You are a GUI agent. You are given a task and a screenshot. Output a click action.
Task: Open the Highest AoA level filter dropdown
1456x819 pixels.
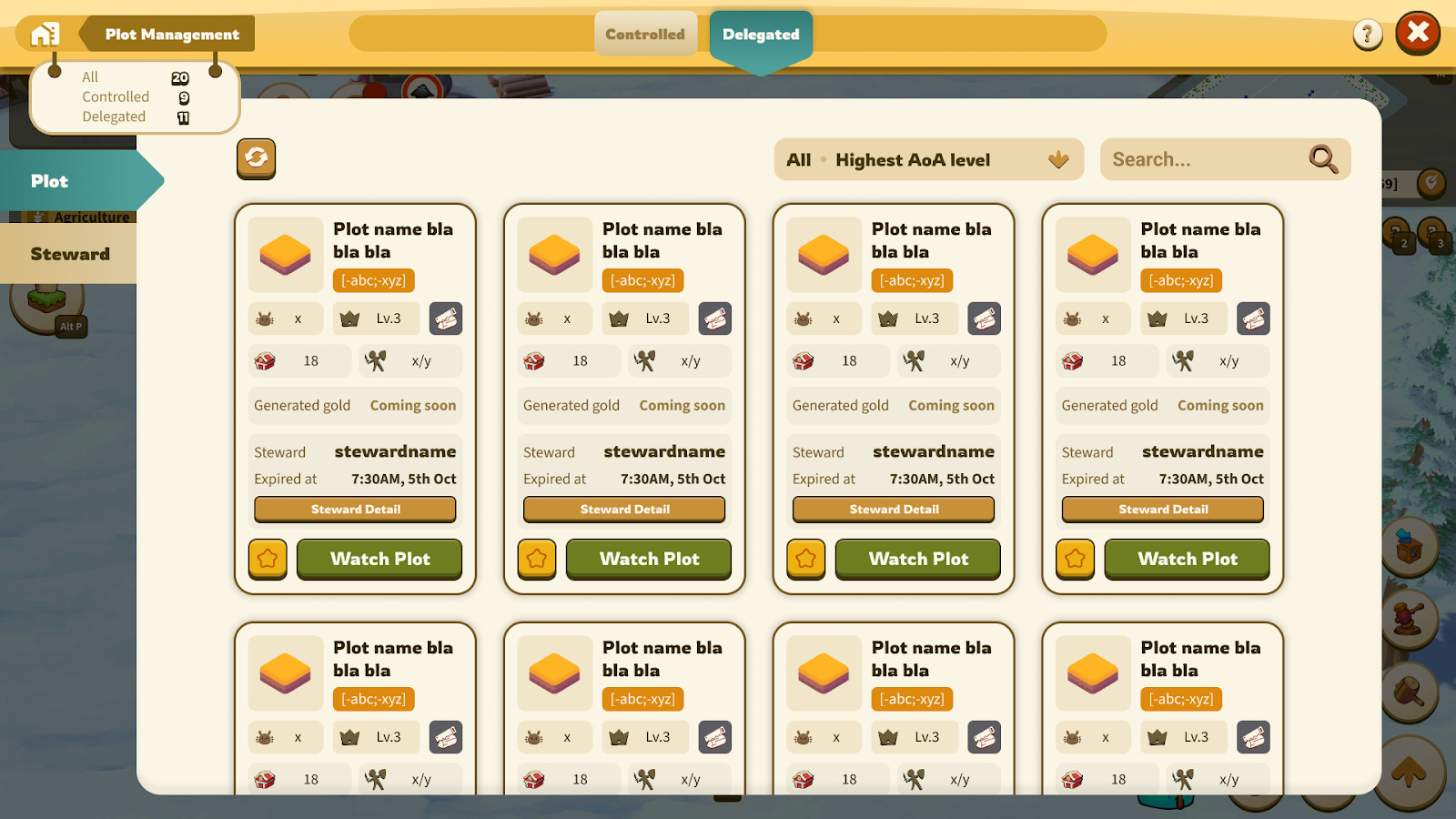click(x=928, y=159)
